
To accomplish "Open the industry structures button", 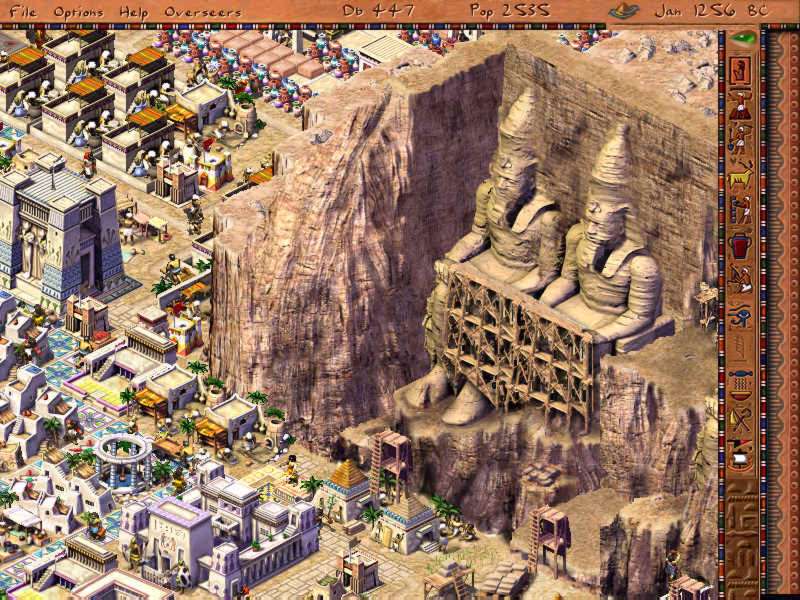I will tap(741, 210).
